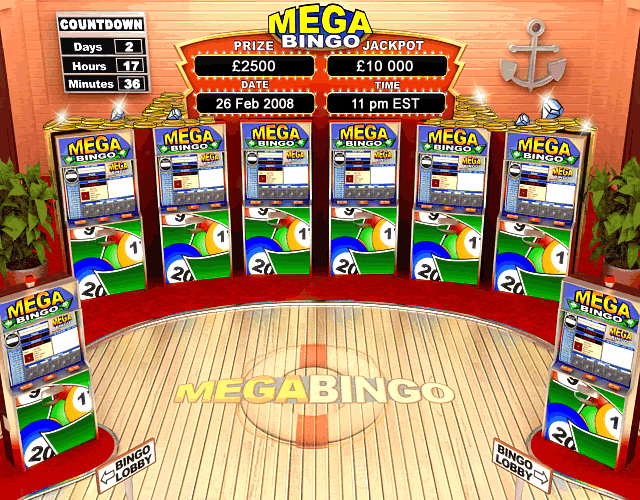Follow the Bingo Lobby sign with left-pointing arrow
640x500 pixels.
click(126, 465)
